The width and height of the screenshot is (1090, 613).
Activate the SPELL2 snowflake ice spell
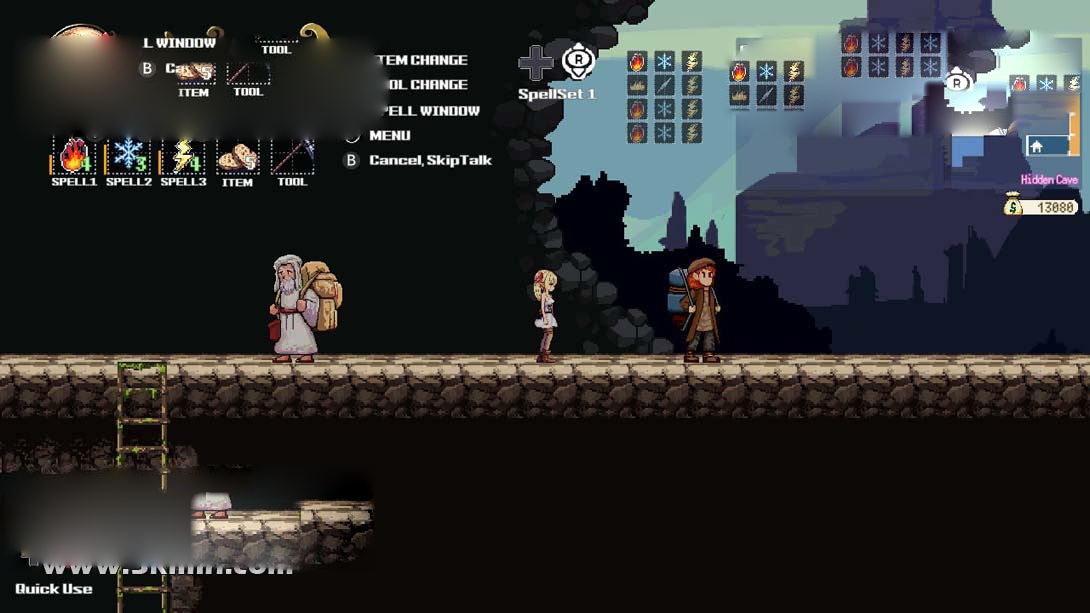128,156
